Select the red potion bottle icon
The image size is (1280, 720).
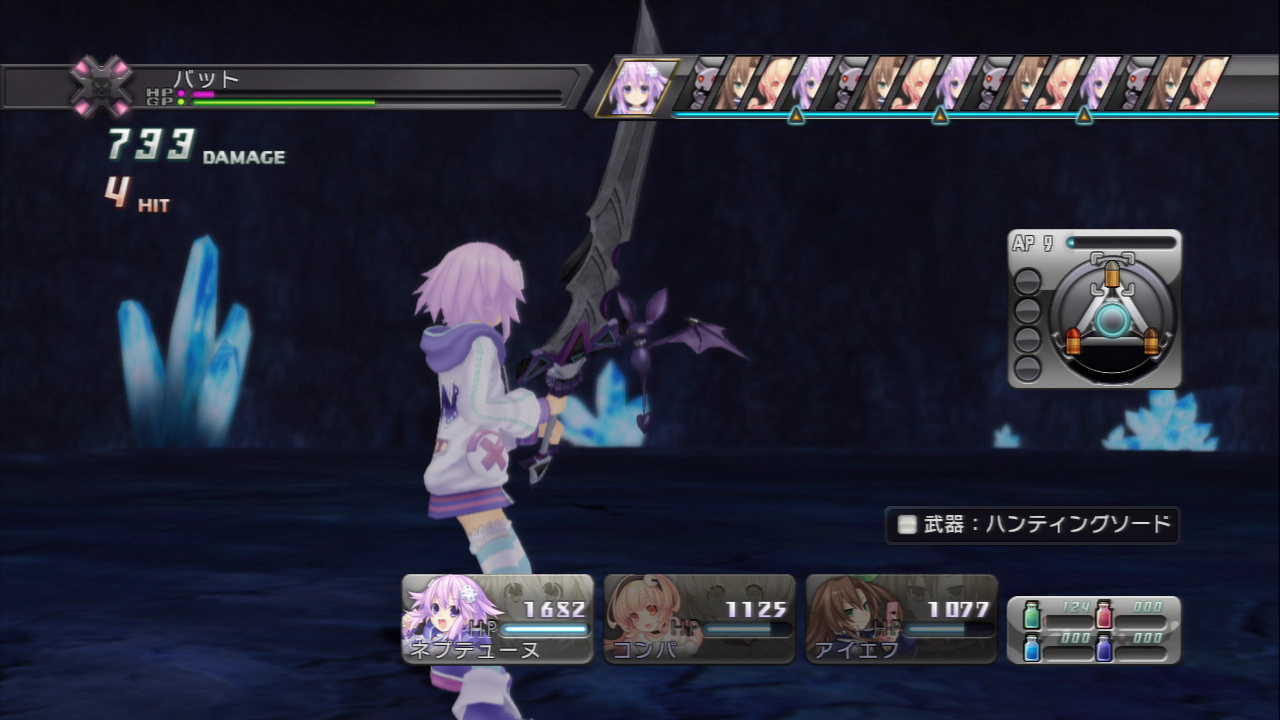coord(1103,614)
